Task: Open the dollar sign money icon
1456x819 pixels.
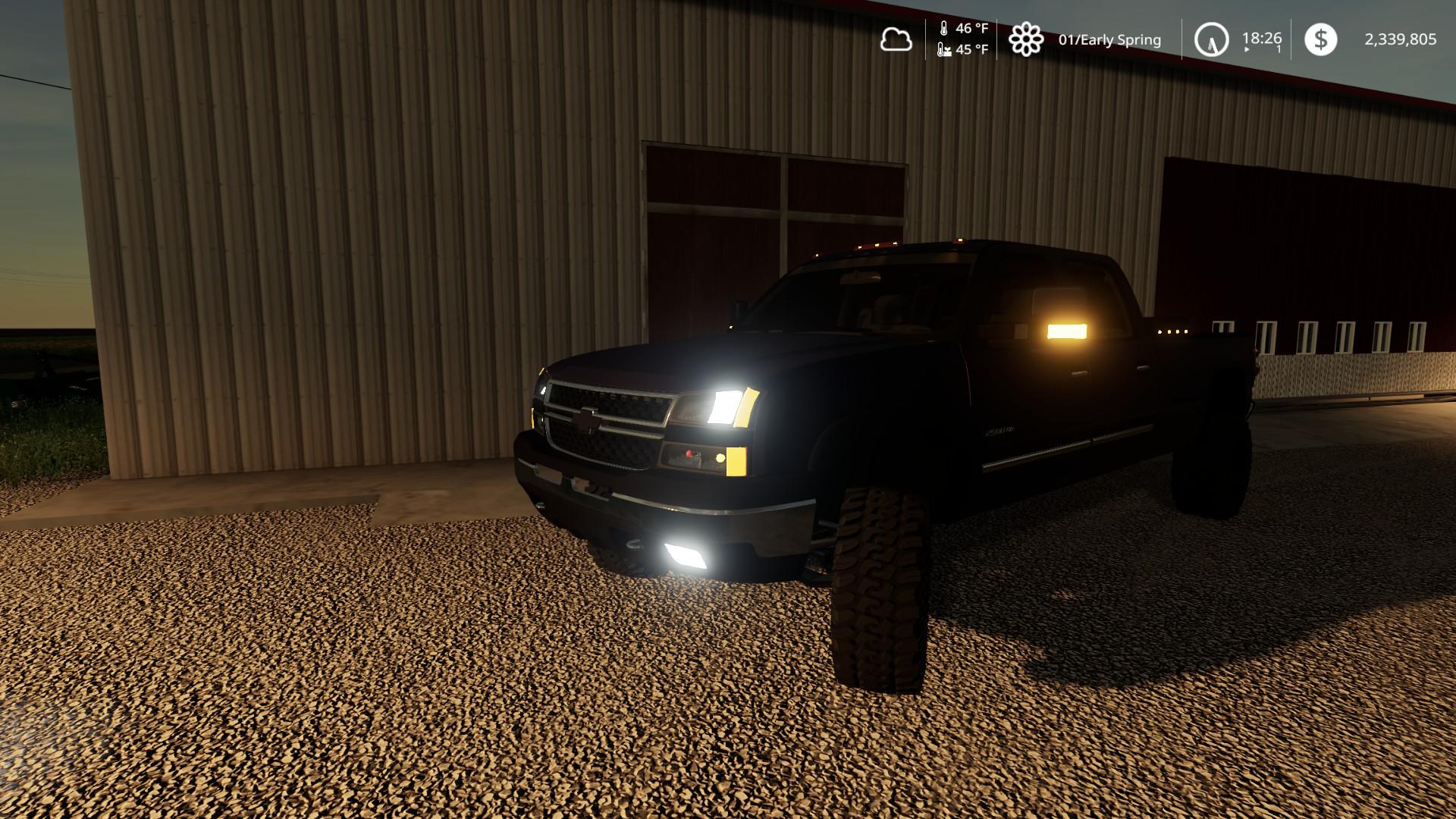Action: coord(1320,39)
